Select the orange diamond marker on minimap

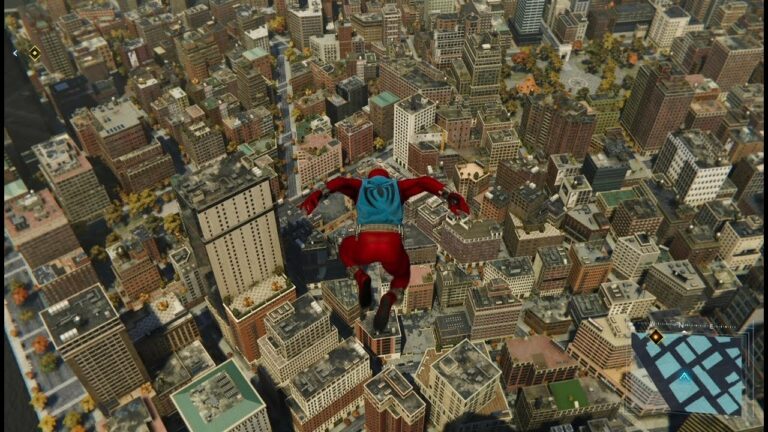pyautogui.click(x=656, y=337)
